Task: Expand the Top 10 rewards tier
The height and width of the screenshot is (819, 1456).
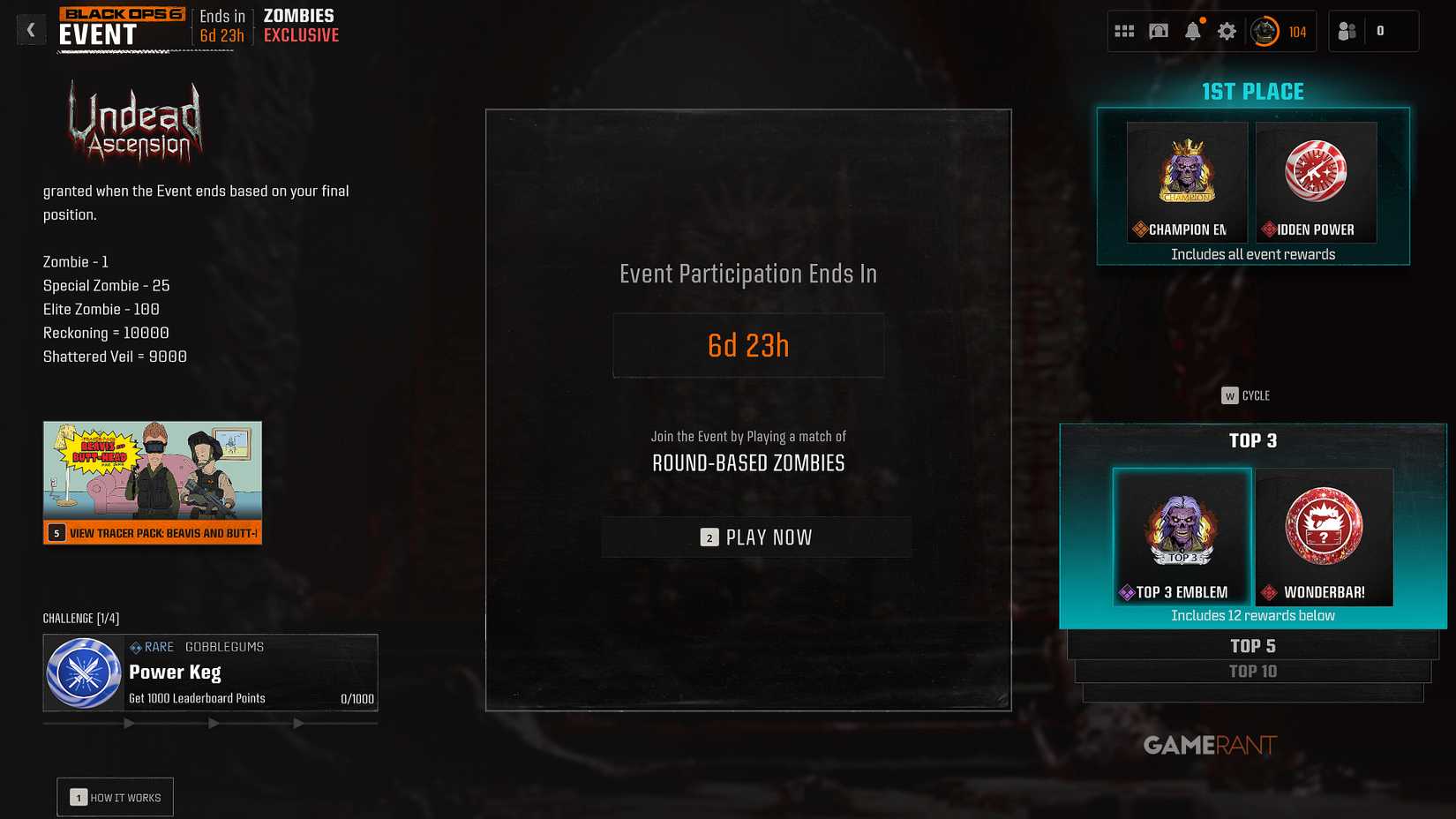Action: coord(1252,671)
